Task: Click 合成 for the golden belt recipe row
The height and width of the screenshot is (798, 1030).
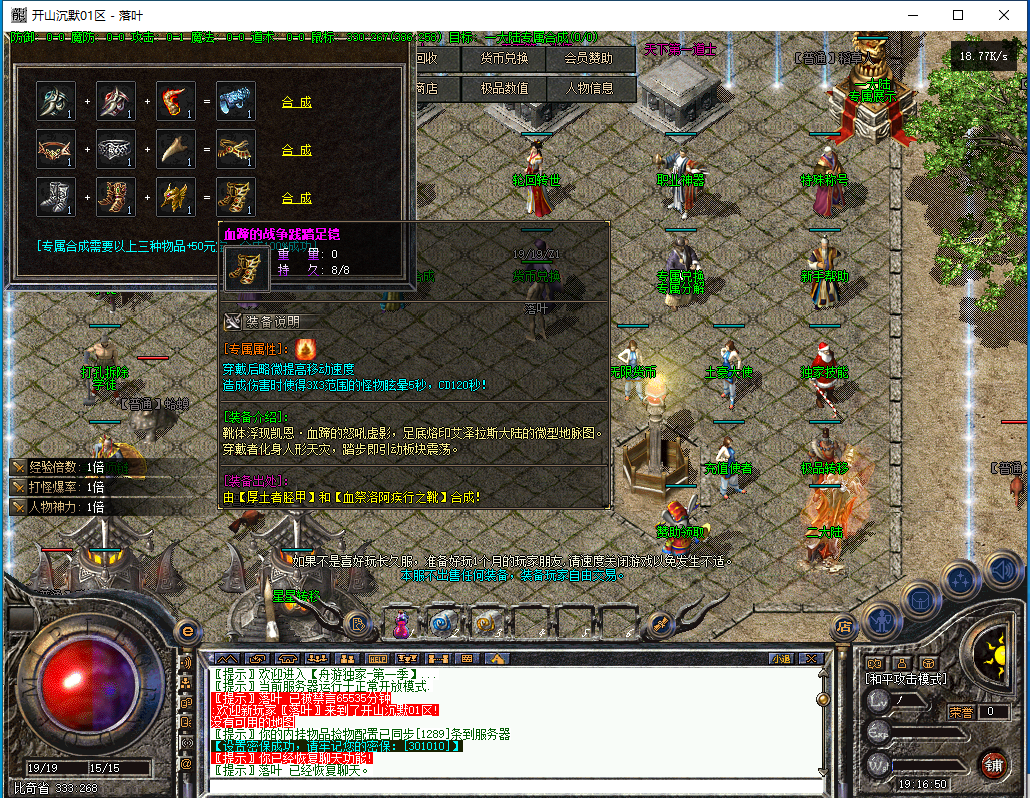Action: tap(296, 150)
